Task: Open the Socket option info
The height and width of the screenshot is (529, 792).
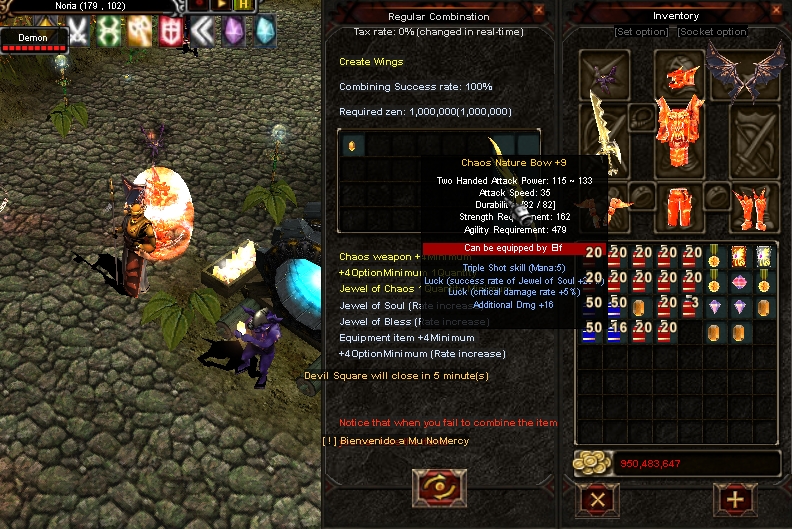Action: 713,32
